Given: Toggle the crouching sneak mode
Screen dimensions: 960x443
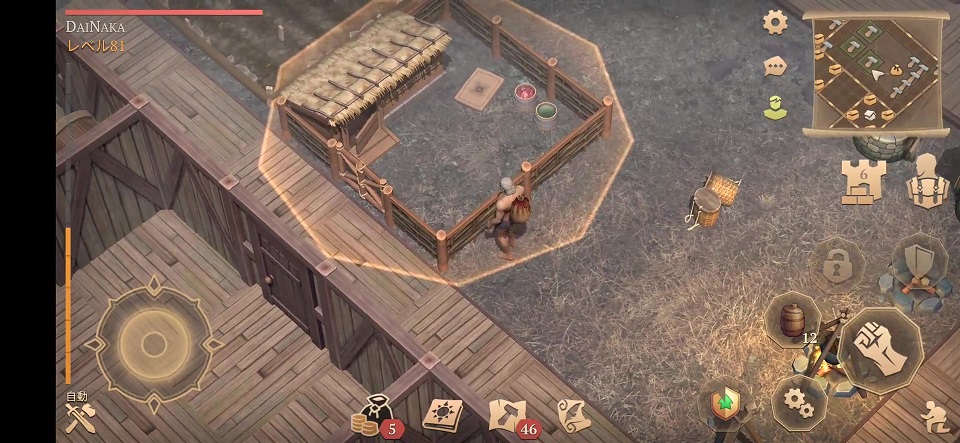Looking at the screenshot, I should tap(933, 415).
